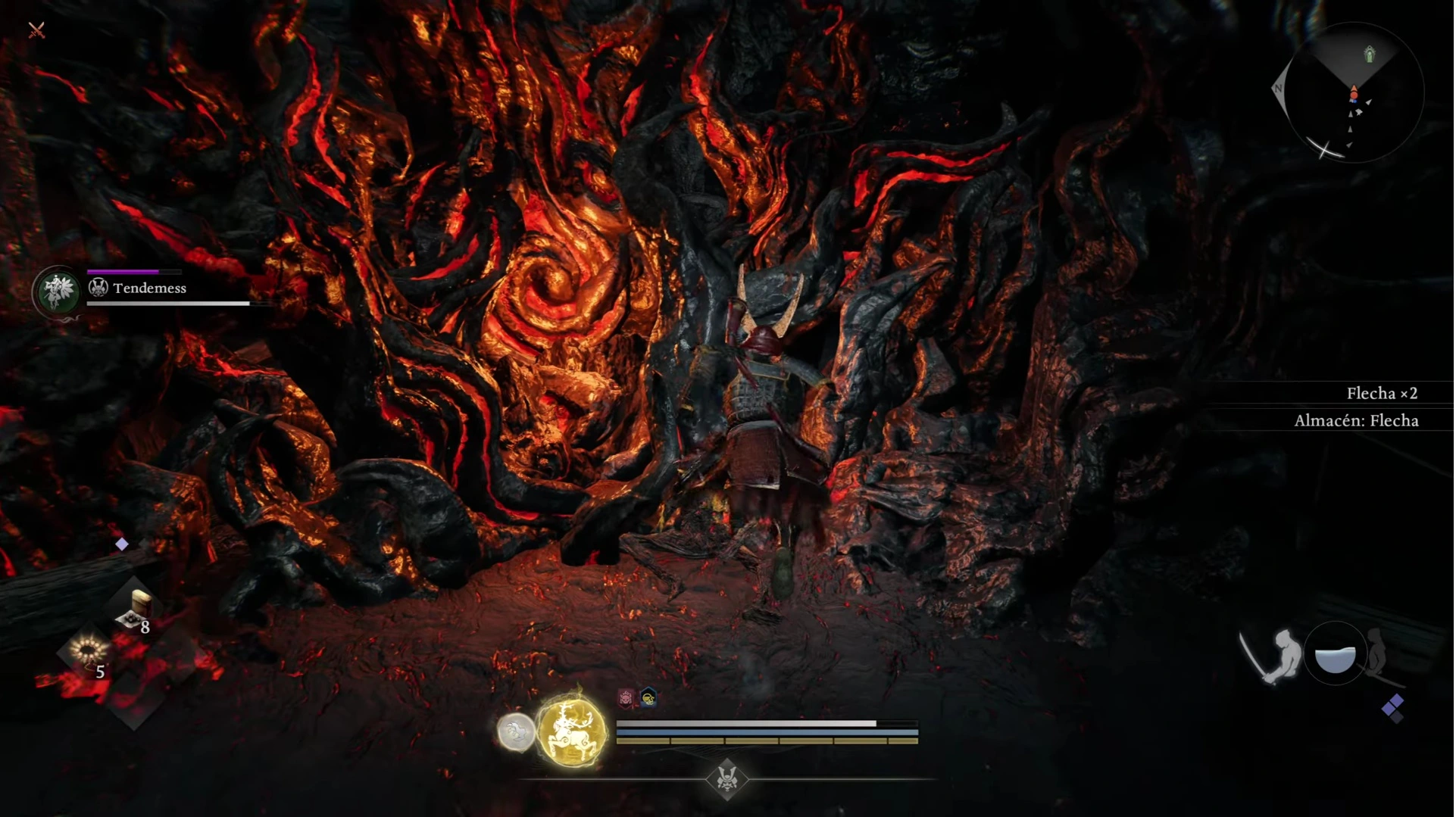The width and height of the screenshot is (1456, 817).
Task: Click the samurai helmet style emblem
Action: tap(727, 778)
